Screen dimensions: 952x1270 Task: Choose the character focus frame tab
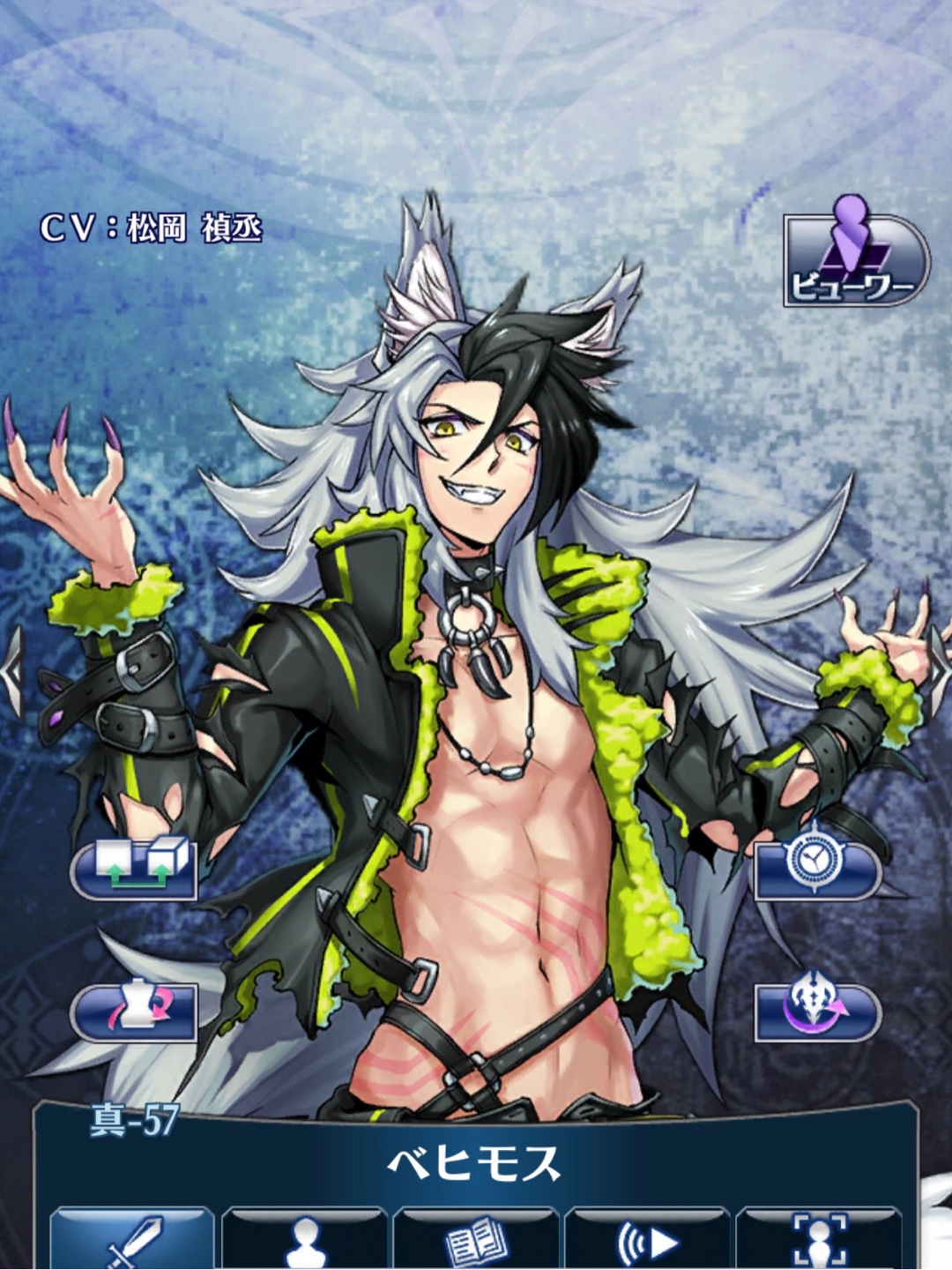819,1239
